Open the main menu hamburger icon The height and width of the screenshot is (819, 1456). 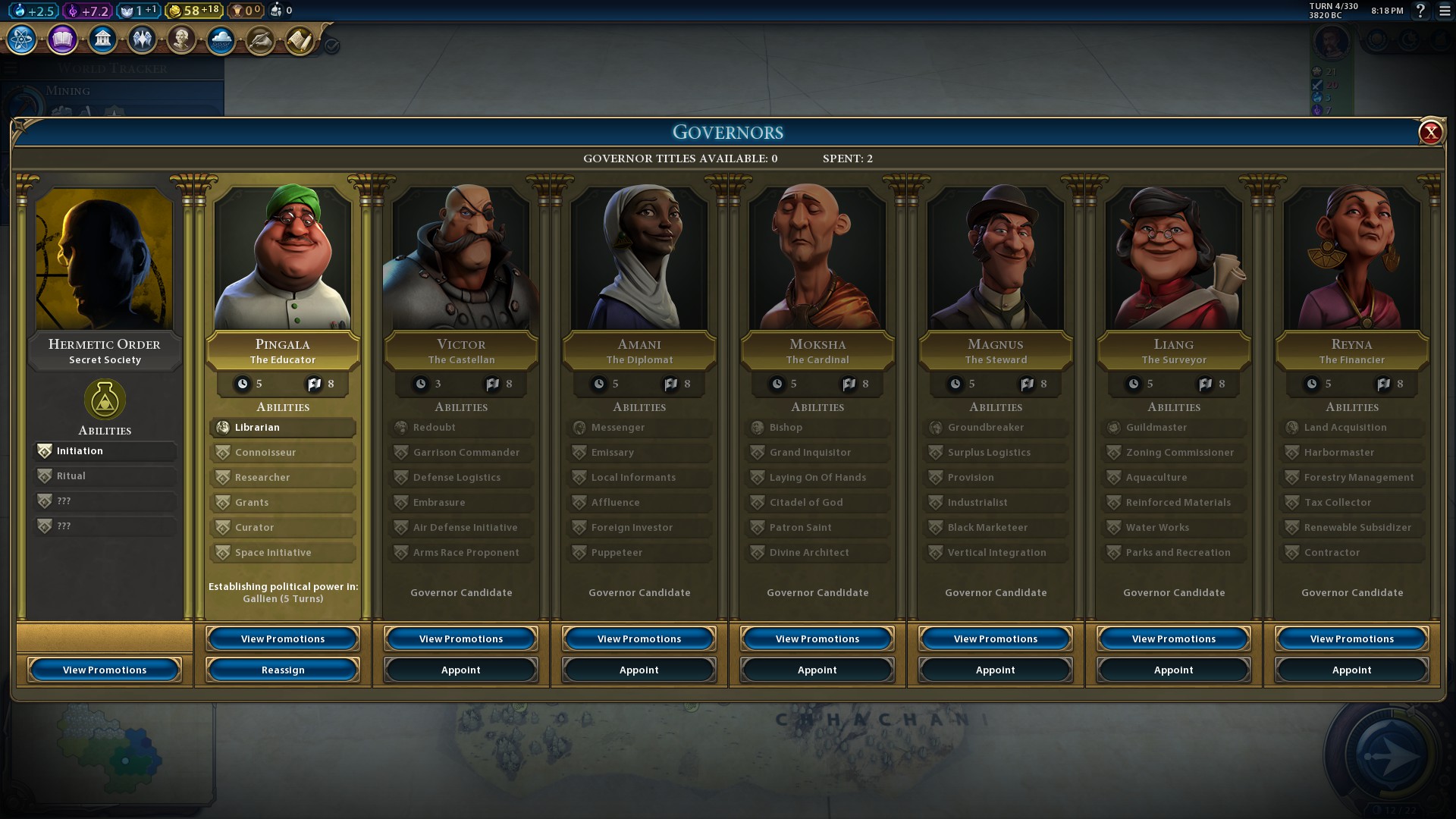coord(1445,11)
